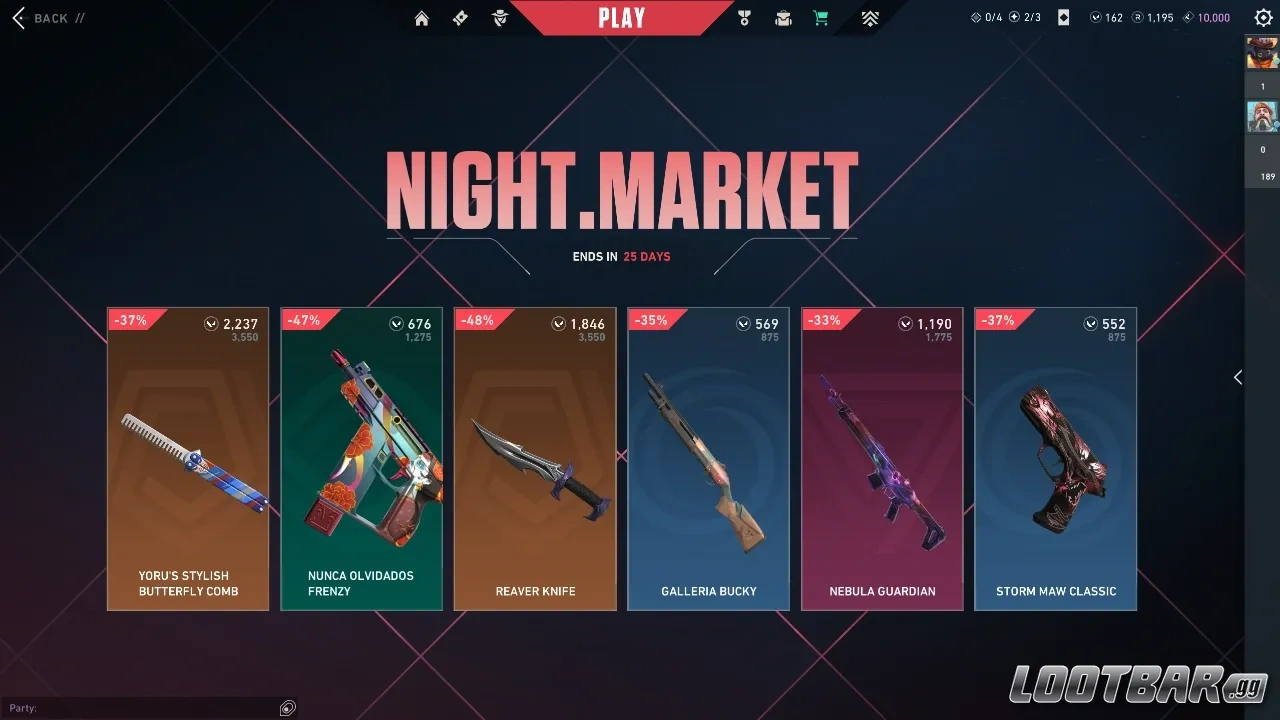
Task: Go Back with the top-left arrow
Action: coord(18,17)
